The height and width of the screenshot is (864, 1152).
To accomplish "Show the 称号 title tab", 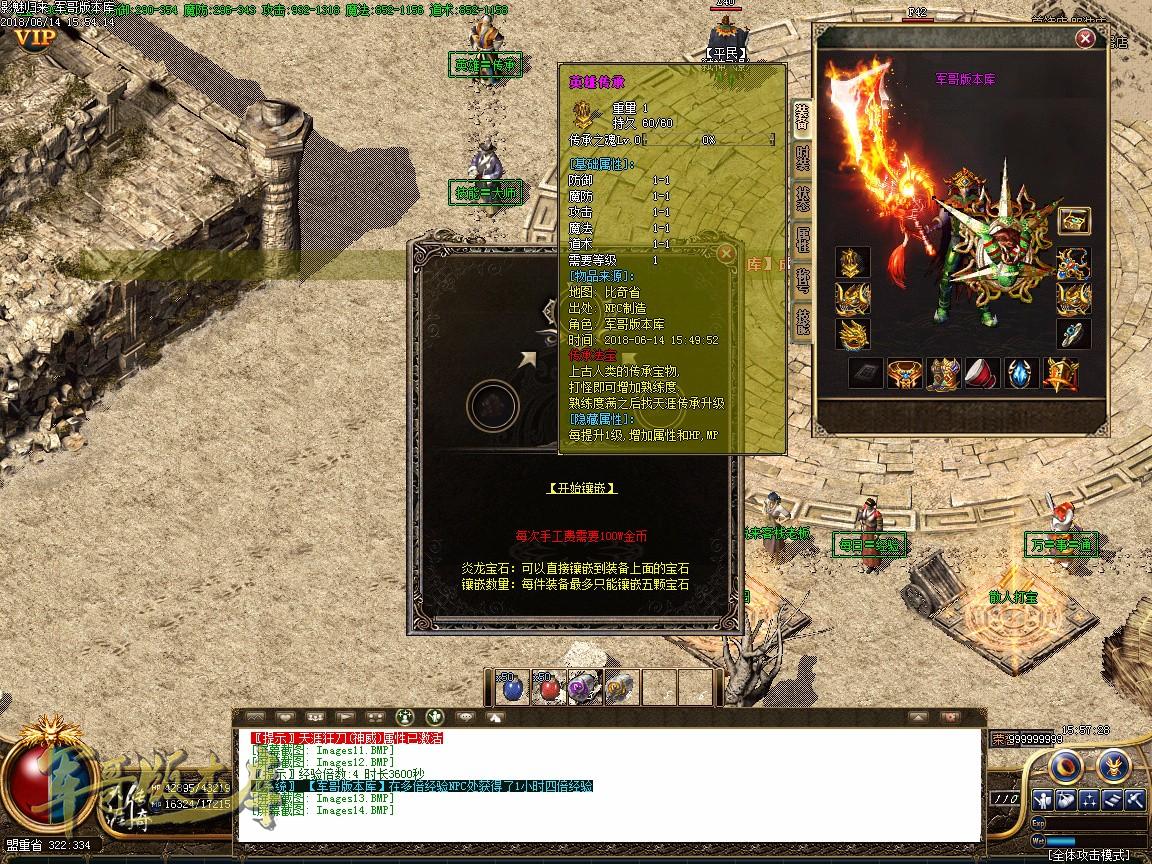I will pyautogui.click(x=802, y=279).
